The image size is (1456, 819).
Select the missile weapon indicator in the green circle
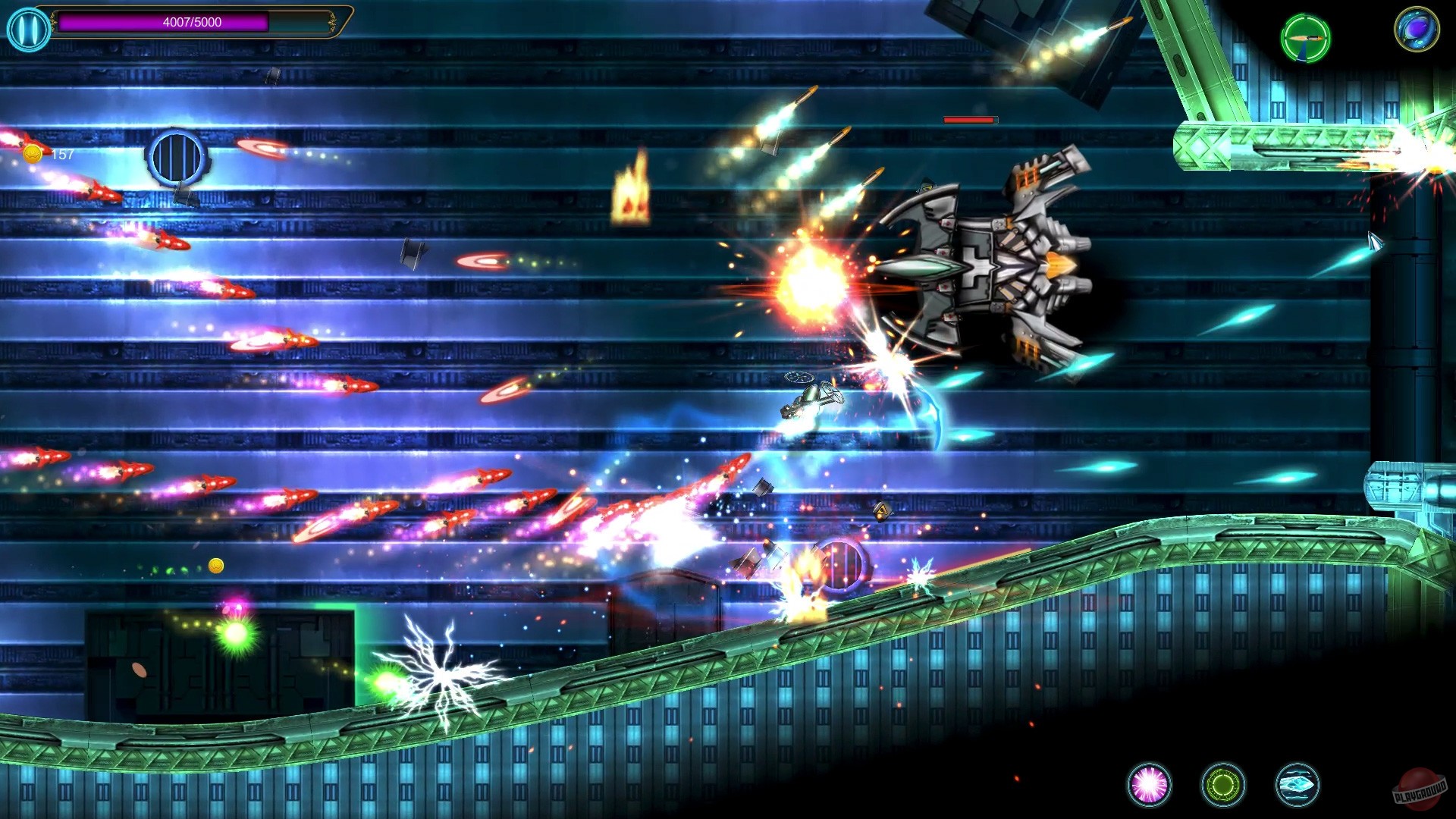point(1307,38)
